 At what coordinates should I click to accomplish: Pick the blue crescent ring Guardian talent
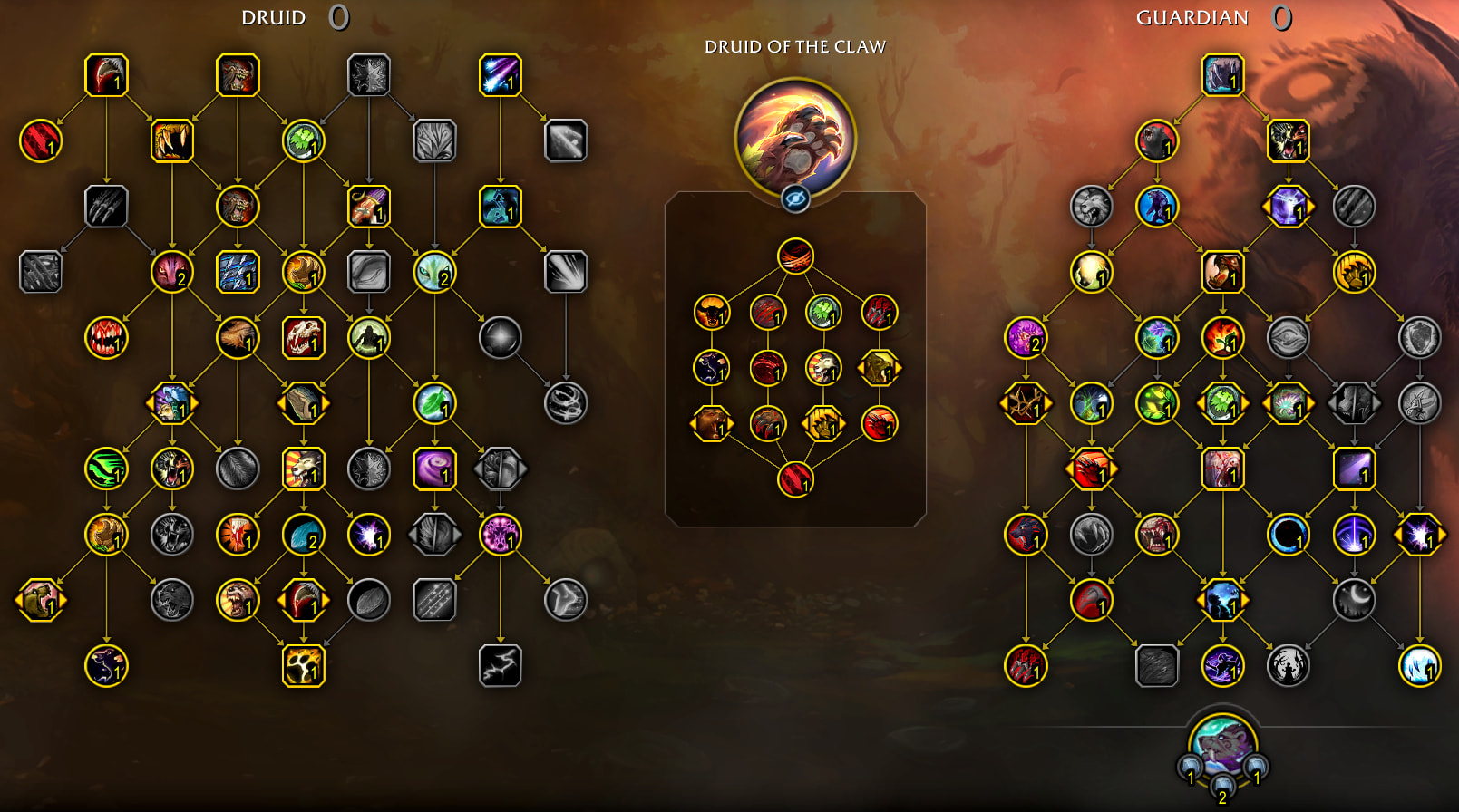[x=1288, y=534]
